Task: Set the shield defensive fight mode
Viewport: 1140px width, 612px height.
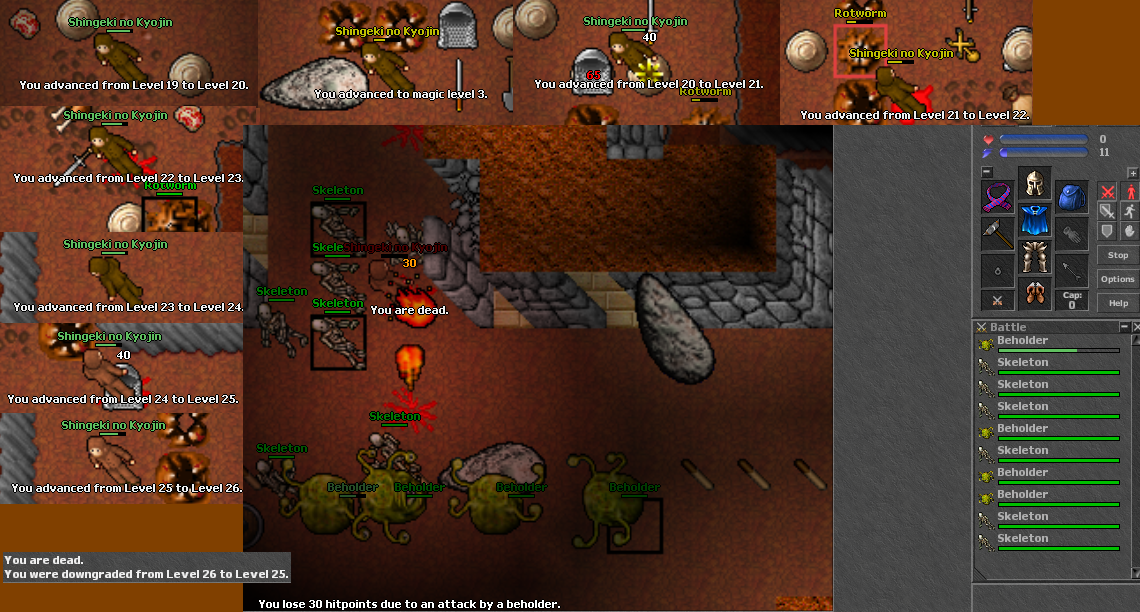Action: [1107, 231]
